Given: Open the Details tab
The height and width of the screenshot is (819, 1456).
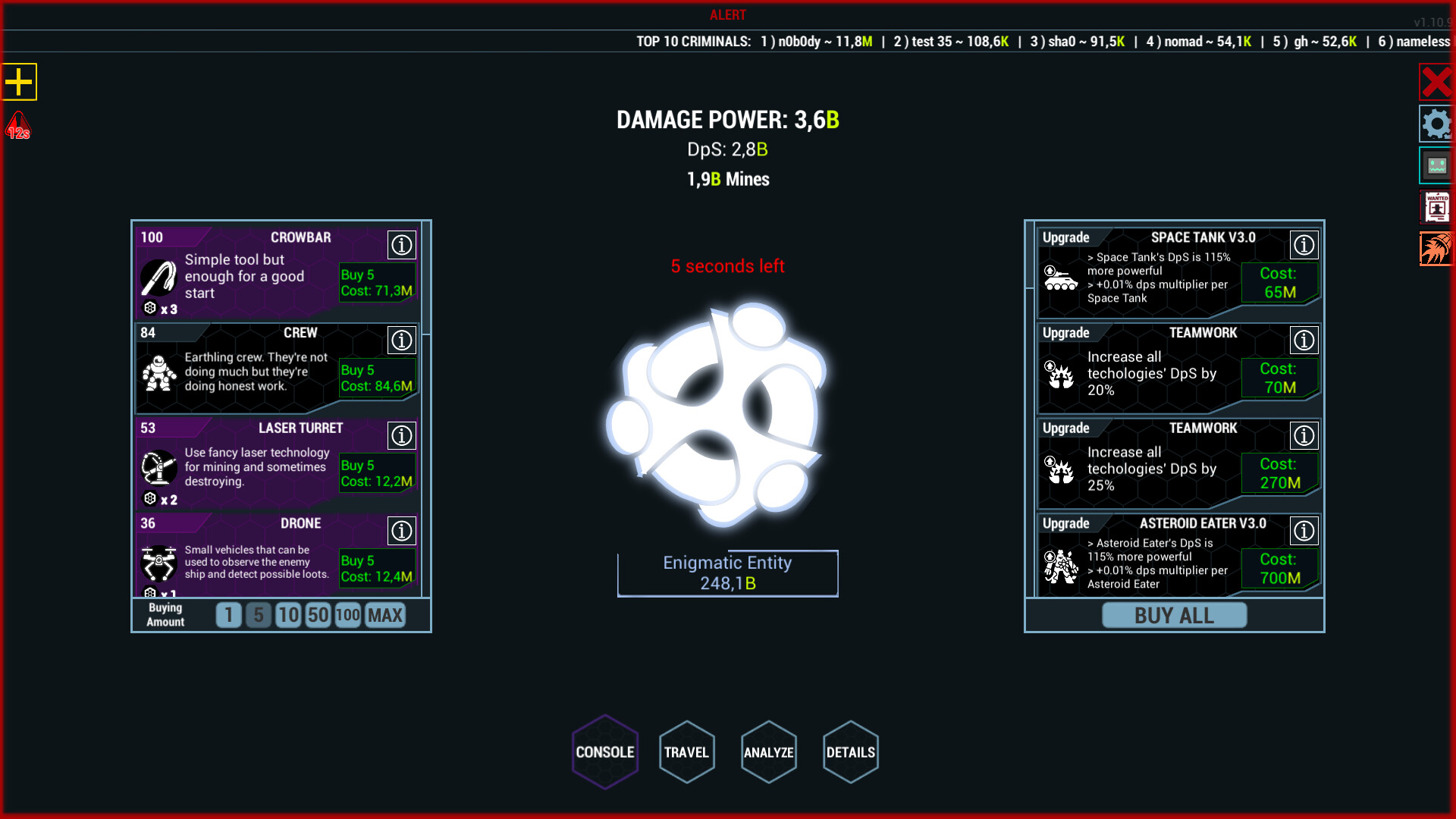Looking at the screenshot, I should (x=850, y=752).
